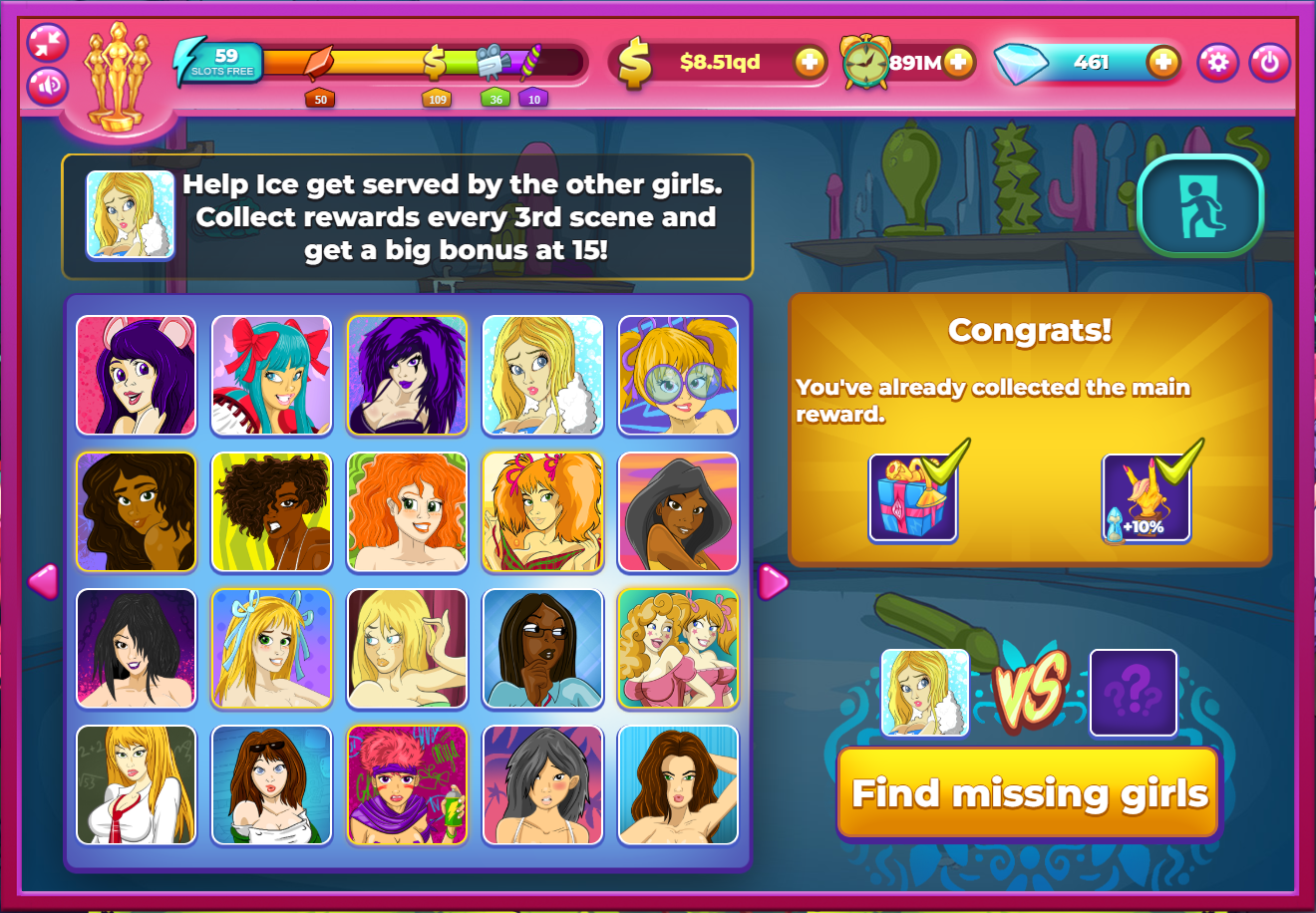Click the collected gift box reward
Image resolution: width=1316 pixels, height=913 pixels.
(913, 498)
